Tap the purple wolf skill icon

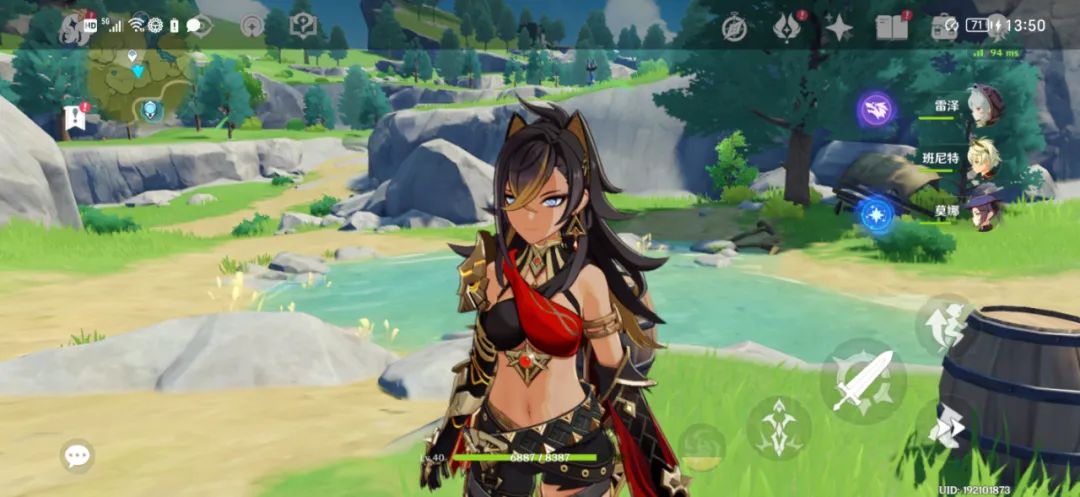(x=876, y=110)
